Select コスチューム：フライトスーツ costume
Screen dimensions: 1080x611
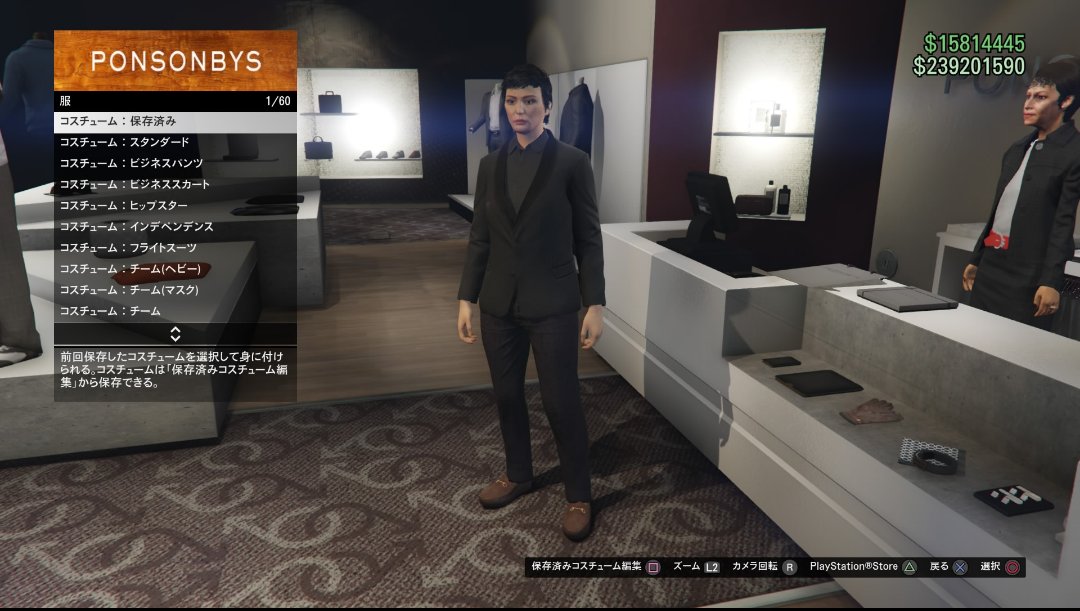click(175, 248)
